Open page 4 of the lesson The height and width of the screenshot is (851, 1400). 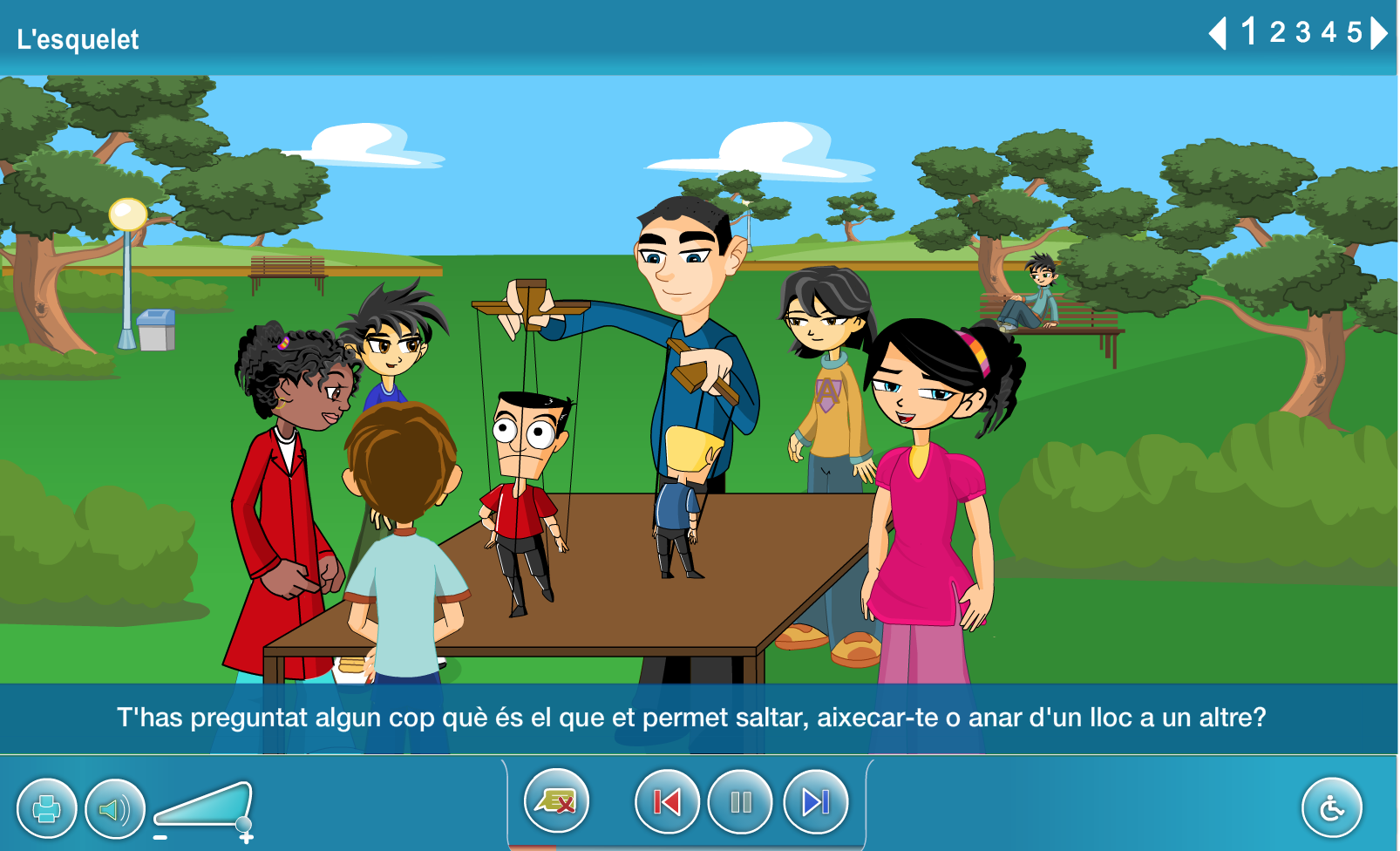1329,33
